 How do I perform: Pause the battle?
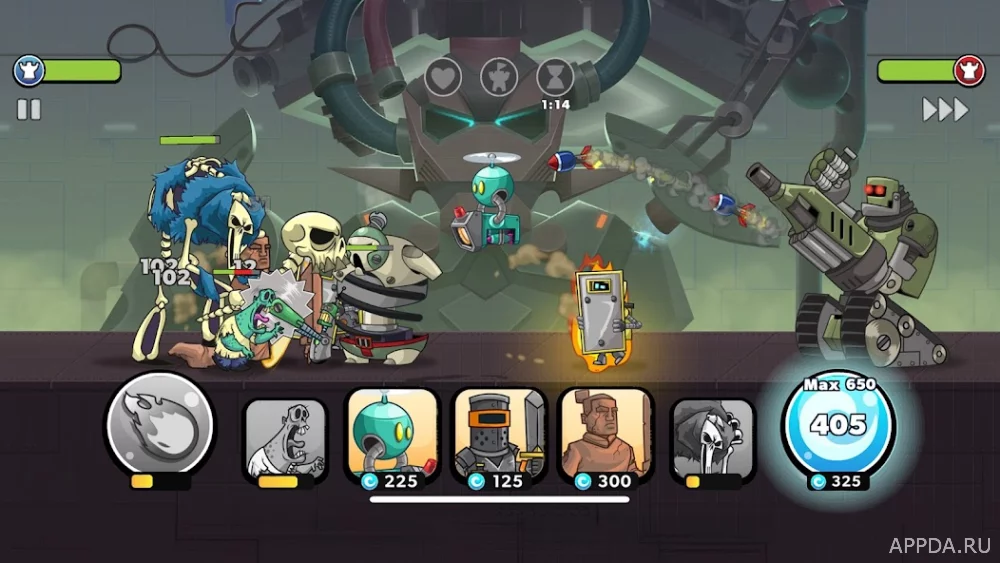pyautogui.click(x=29, y=110)
